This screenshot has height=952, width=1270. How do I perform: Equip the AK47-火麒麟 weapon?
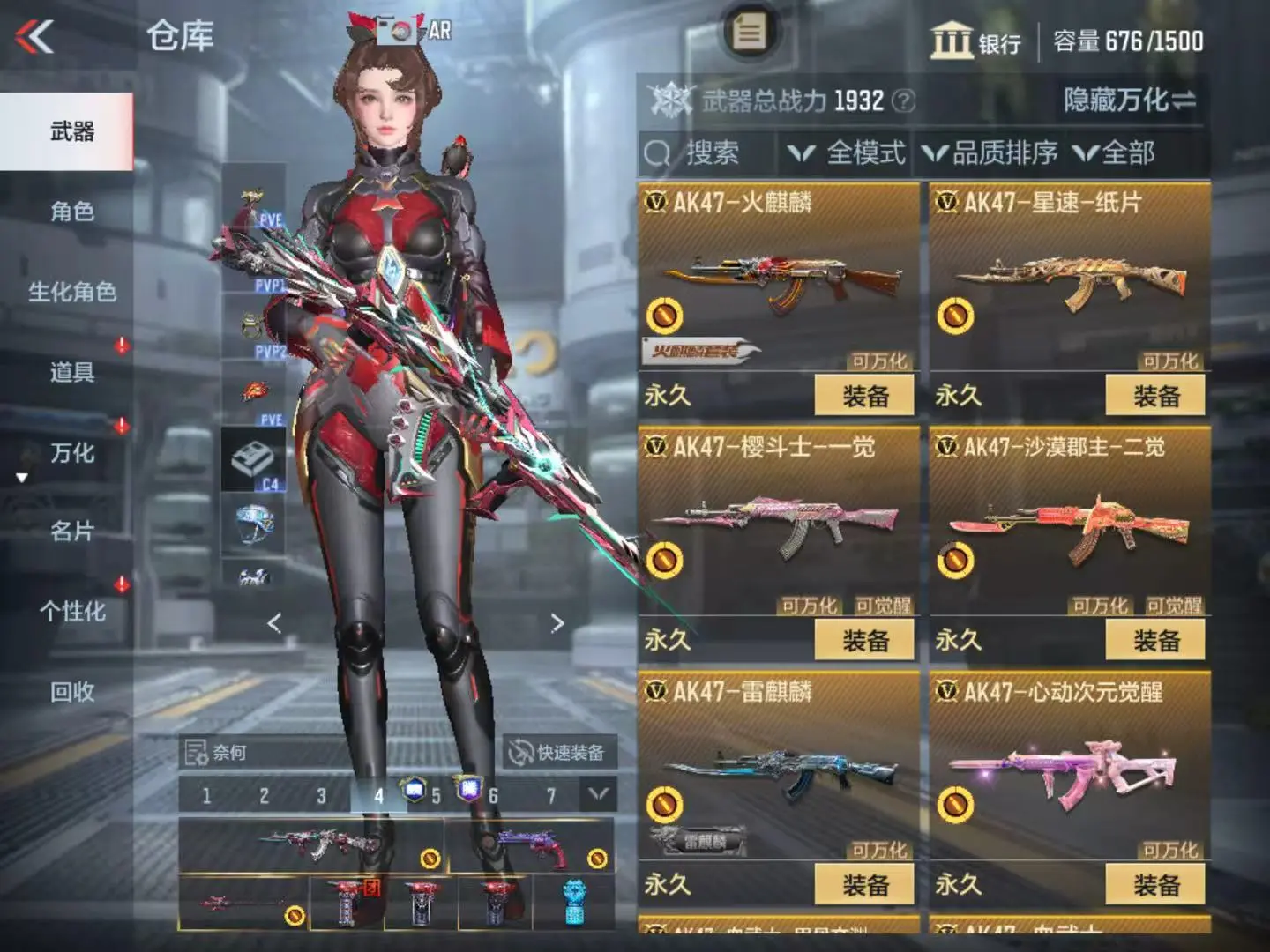(x=864, y=396)
